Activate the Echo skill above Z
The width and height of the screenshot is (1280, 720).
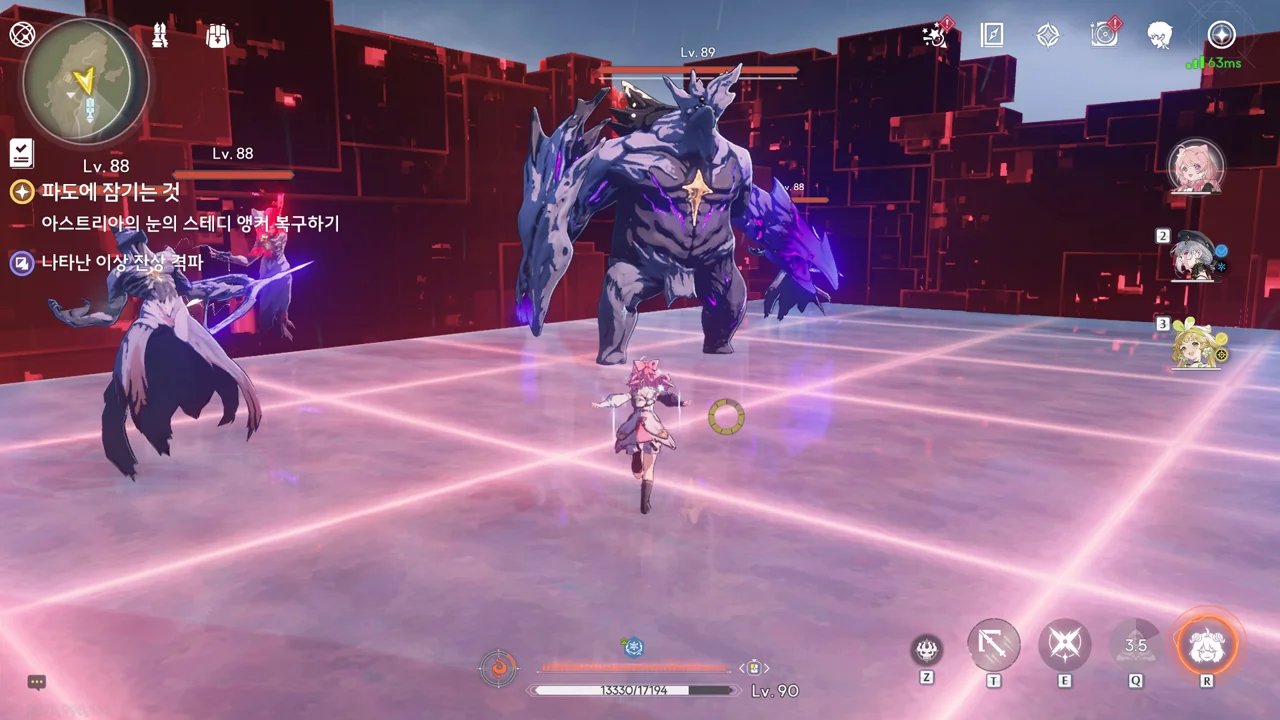(x=927, y=650)
